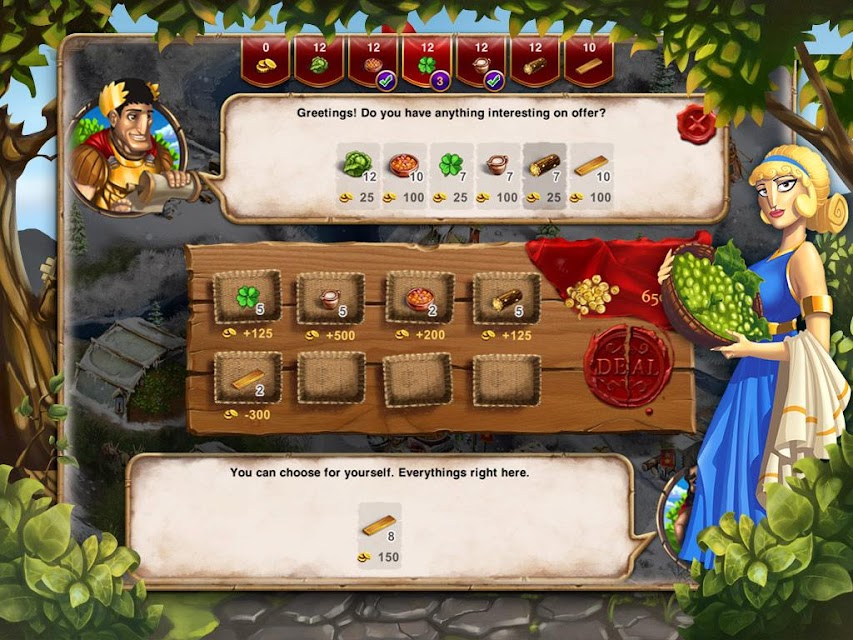
Task: Remove the stew slot showing +200
Action: pyautogui.click(x=419, y=298)
